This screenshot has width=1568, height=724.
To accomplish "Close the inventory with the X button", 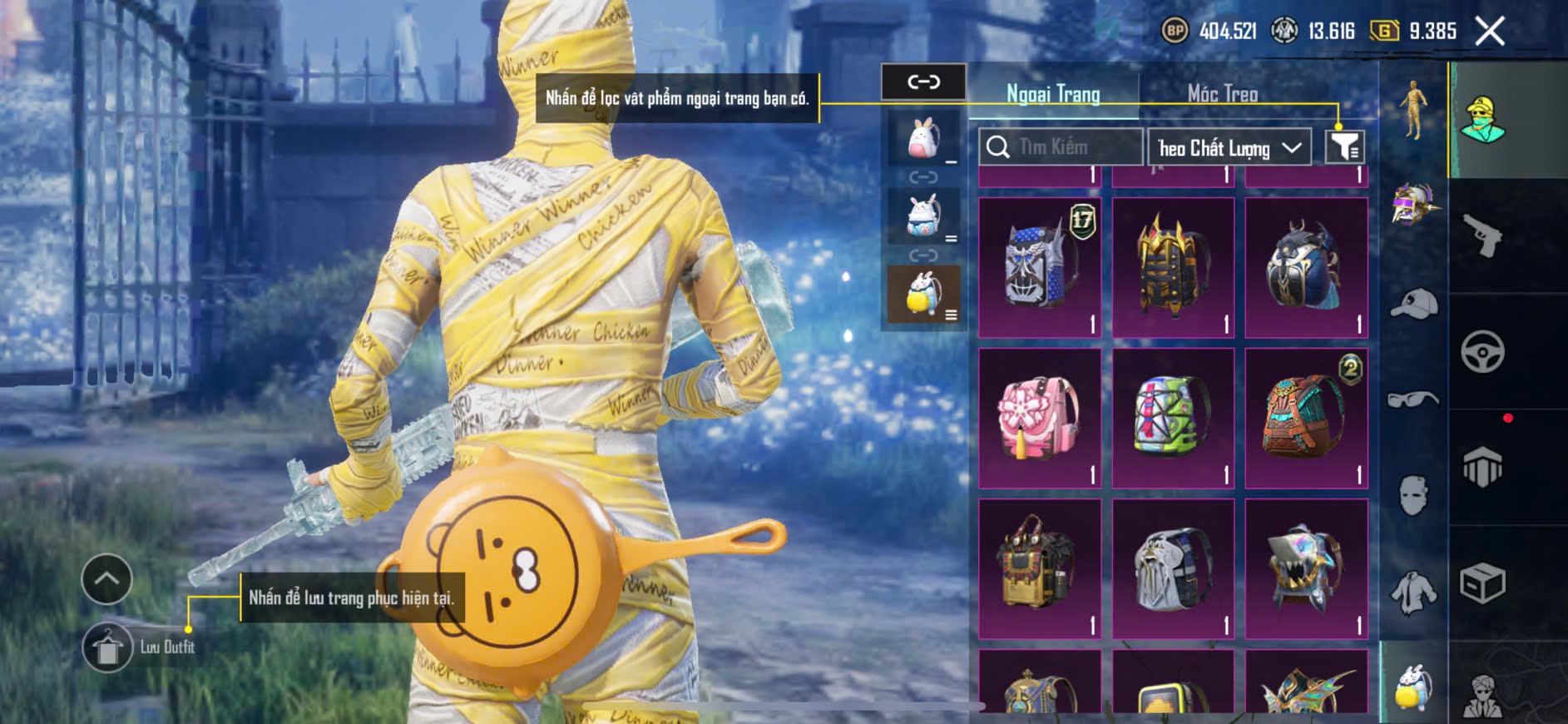I will (1489, 32).
